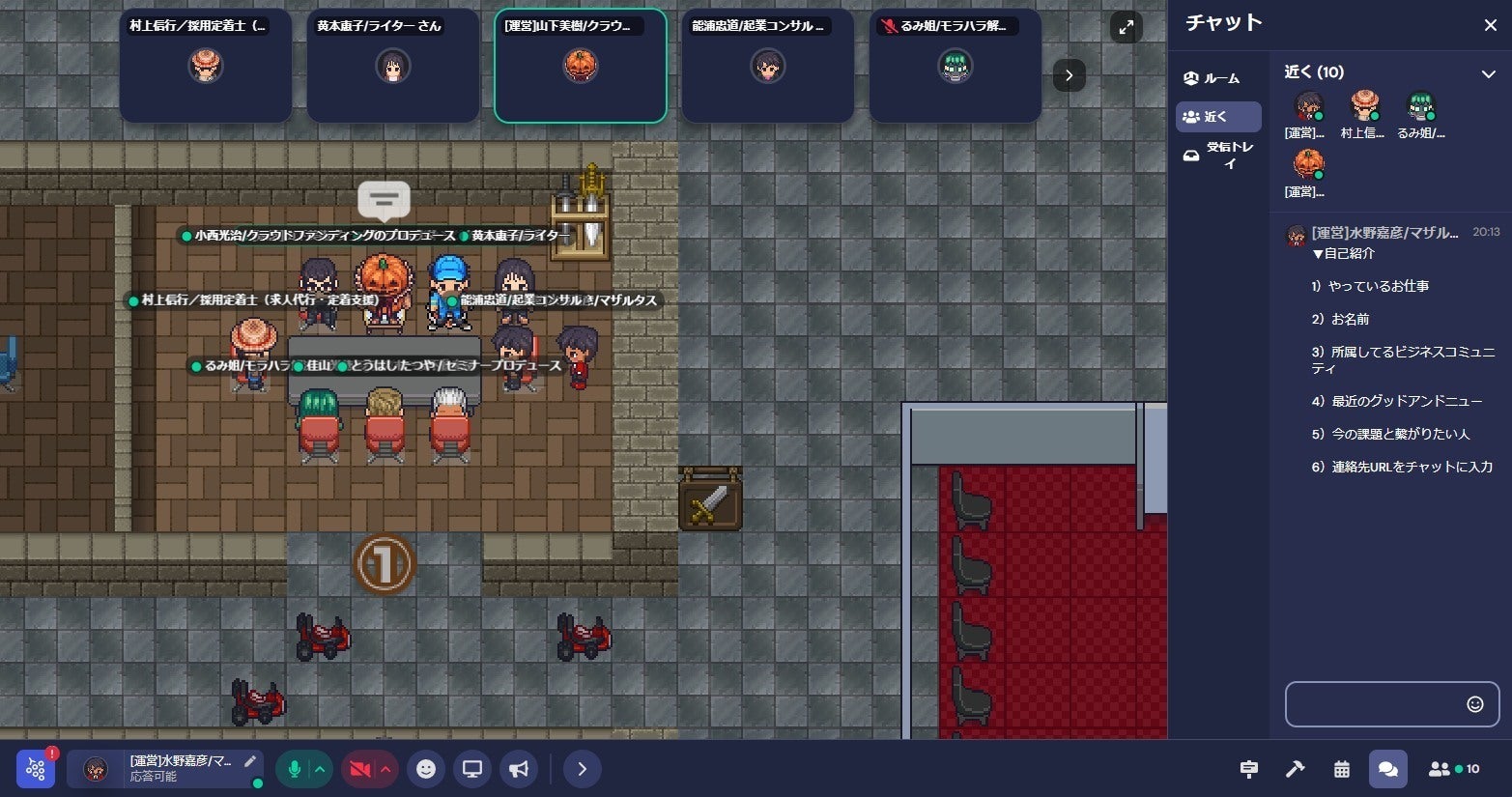Select るみ姐/モラハラ video tile
1512x797 pixels.
pyautogui.click(x=955, y=66)
